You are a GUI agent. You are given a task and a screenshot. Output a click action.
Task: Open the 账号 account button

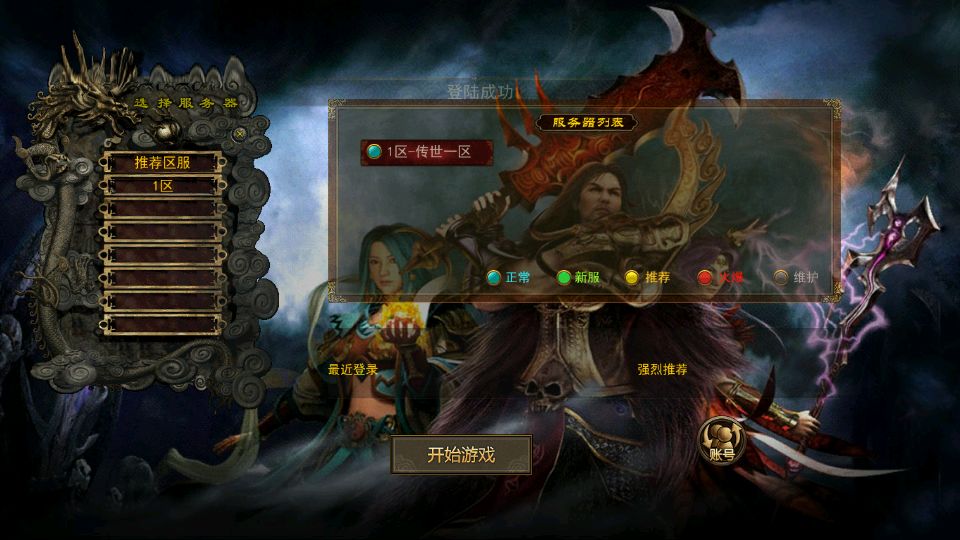click(721, 441)
